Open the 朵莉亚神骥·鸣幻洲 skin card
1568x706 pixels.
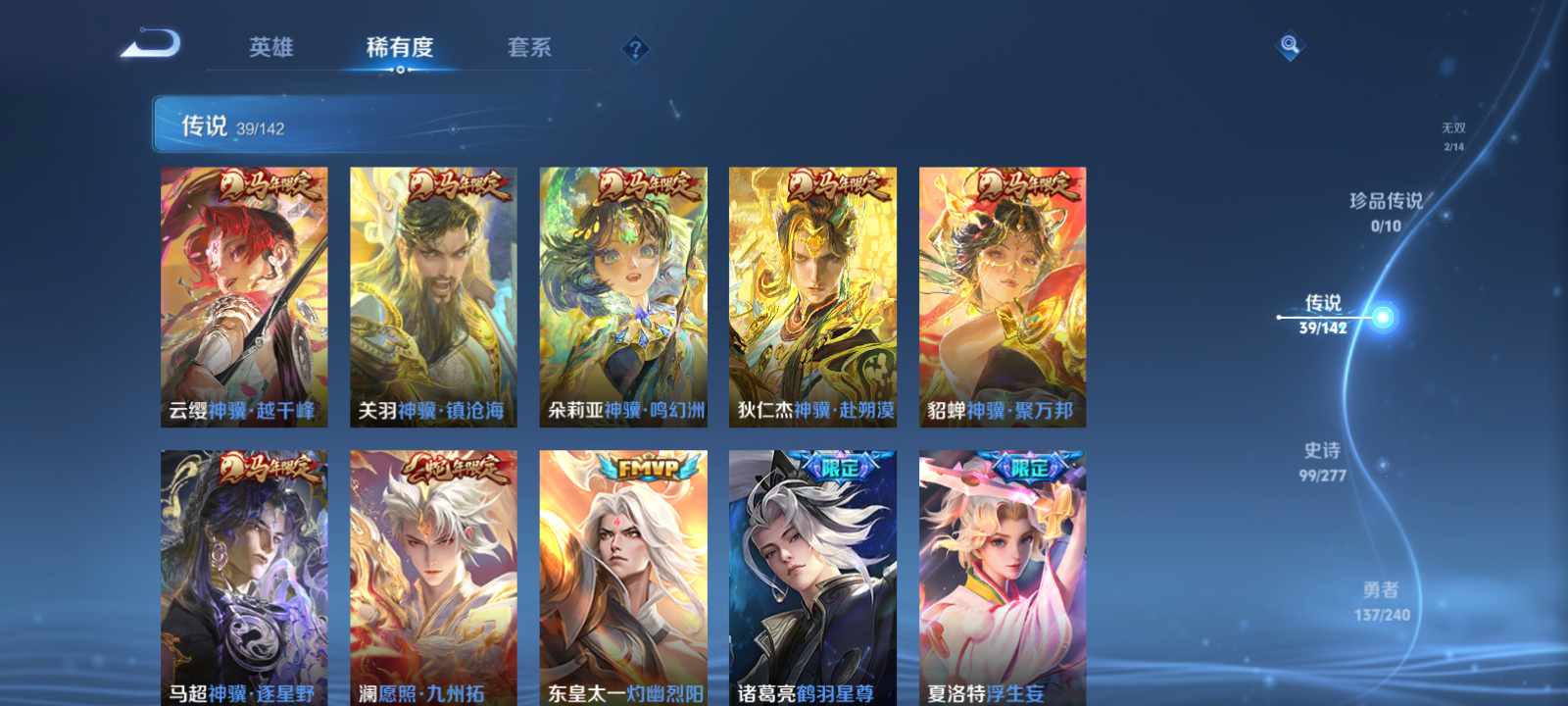623,294
